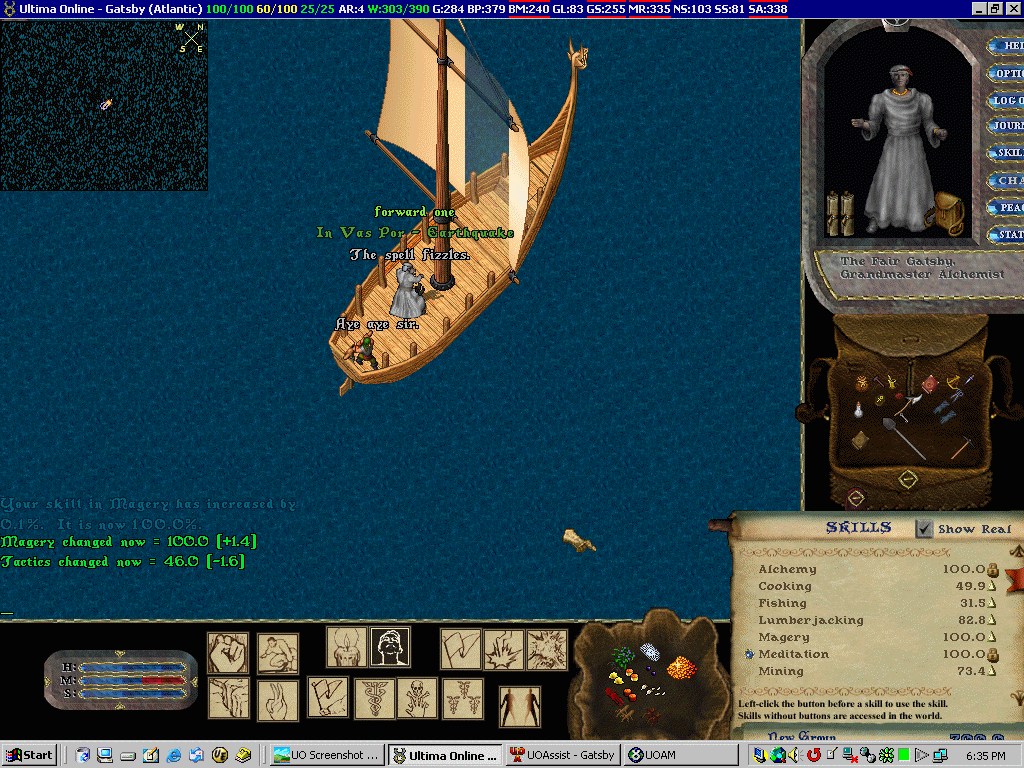The width and height of the screenshot is (1024, 768).
Task: Cast the skull and crossbones spell icon
Action: pos(417,697)
